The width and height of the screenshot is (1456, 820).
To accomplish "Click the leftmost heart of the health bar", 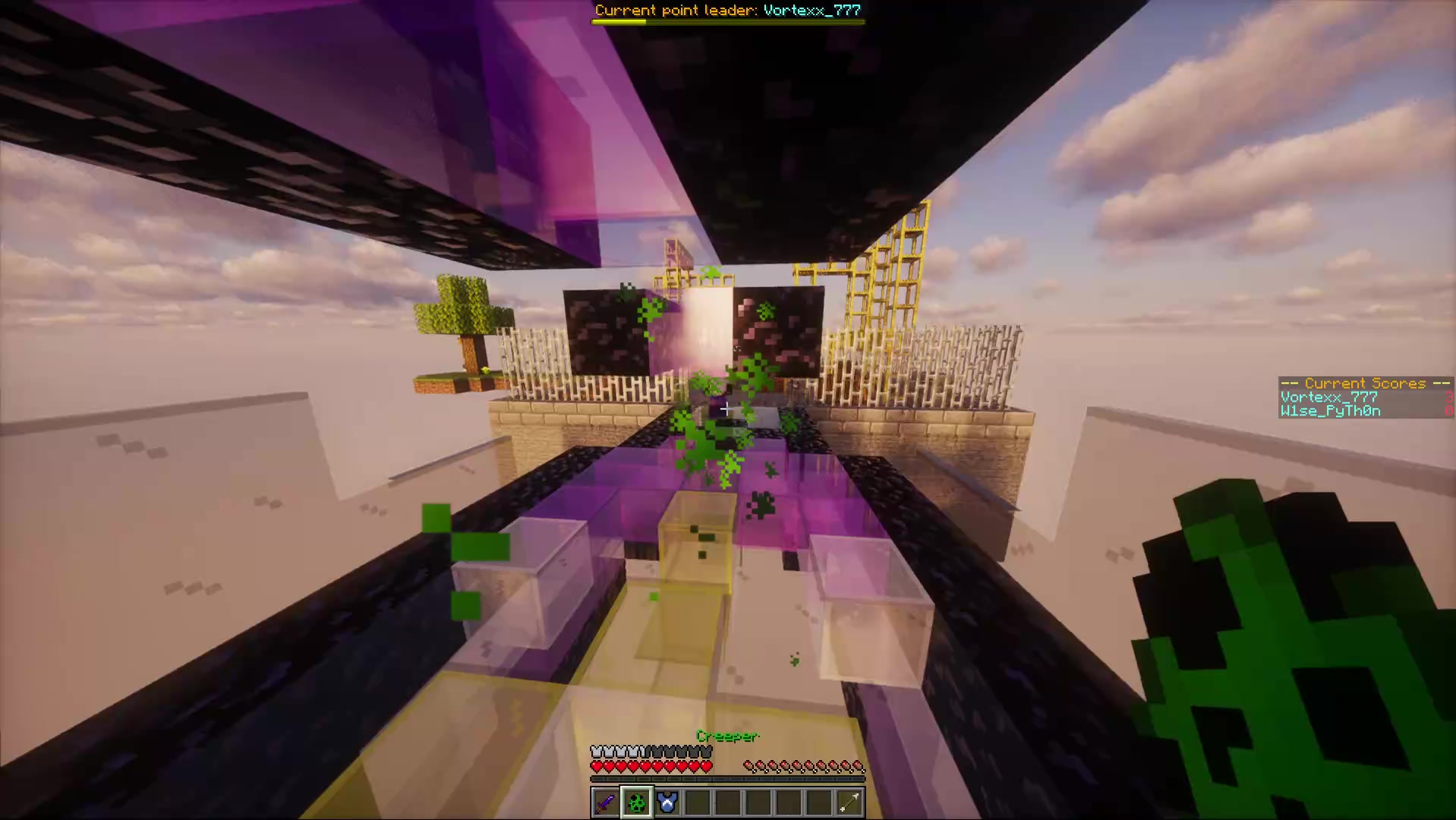I will (597, 767).
